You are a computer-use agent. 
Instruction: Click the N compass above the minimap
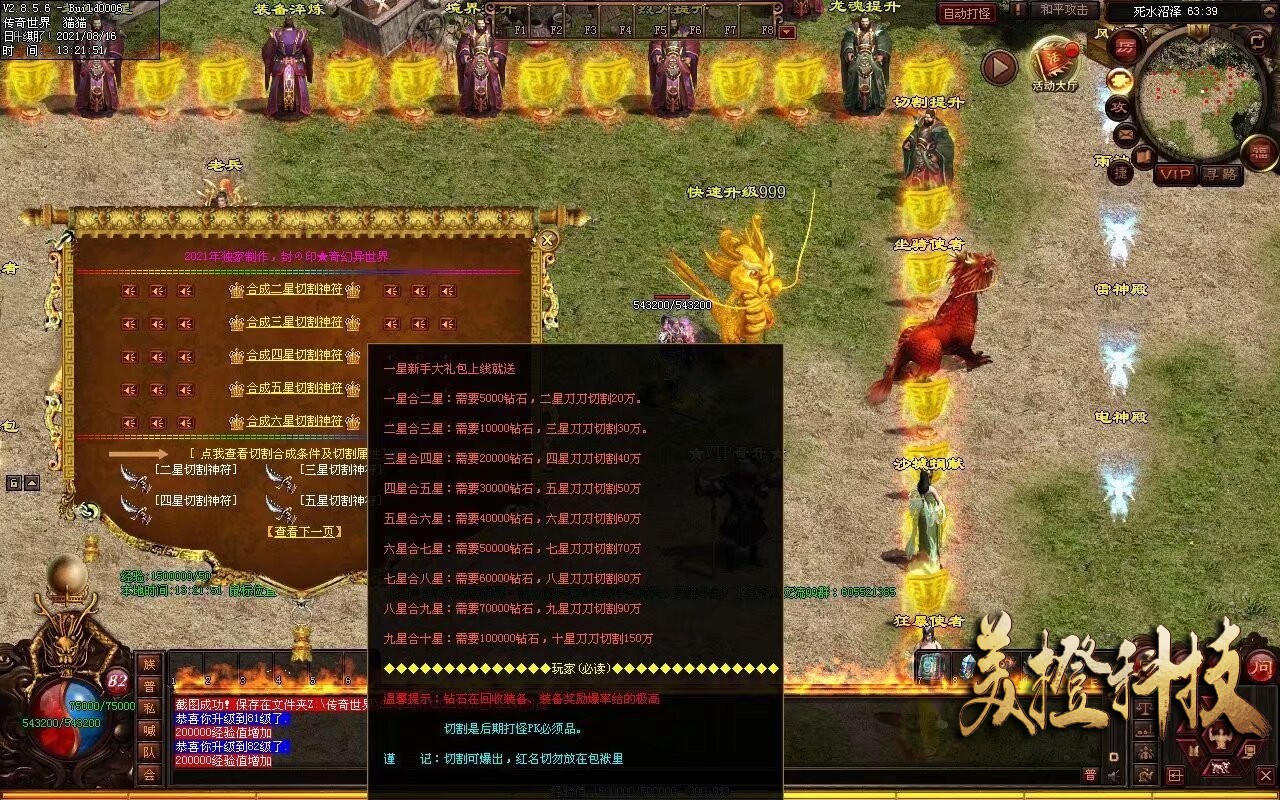1198,30
